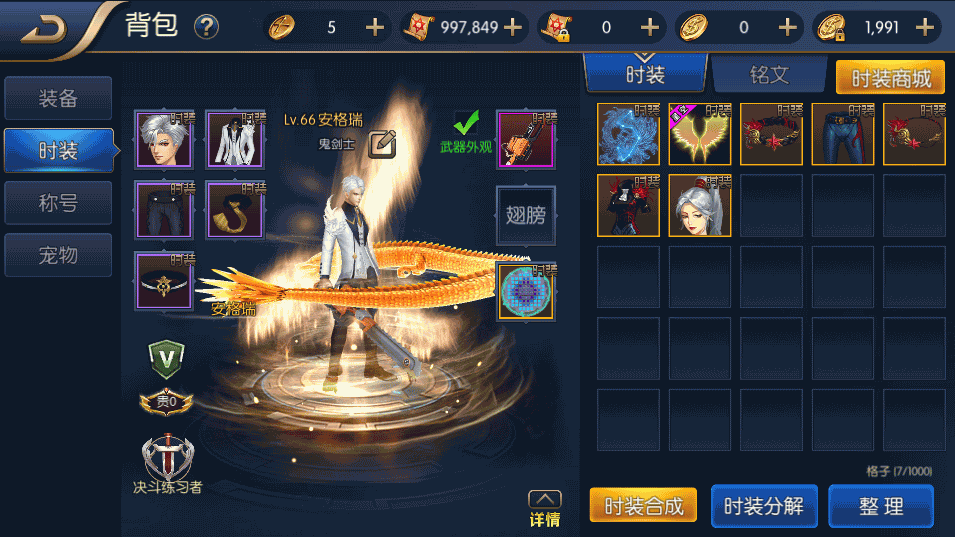Switch to the 装备 equipment tab
This screenshot has height=537, width=955.
(58, 99)
